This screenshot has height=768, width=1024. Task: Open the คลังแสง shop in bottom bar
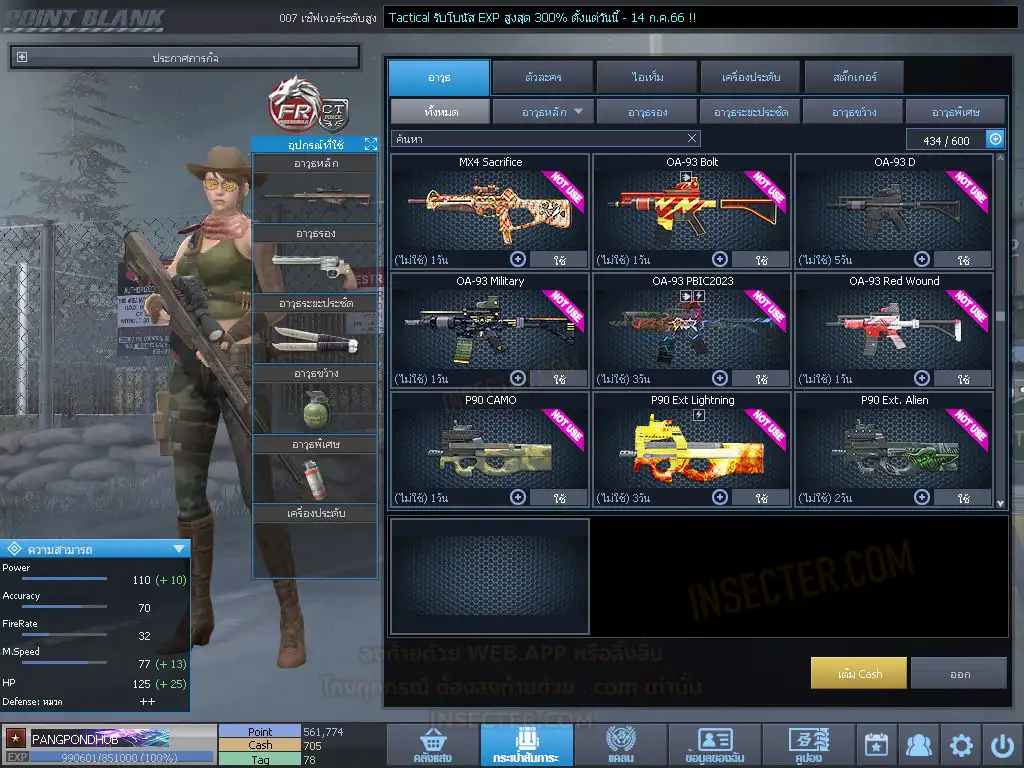coord(431,745)
